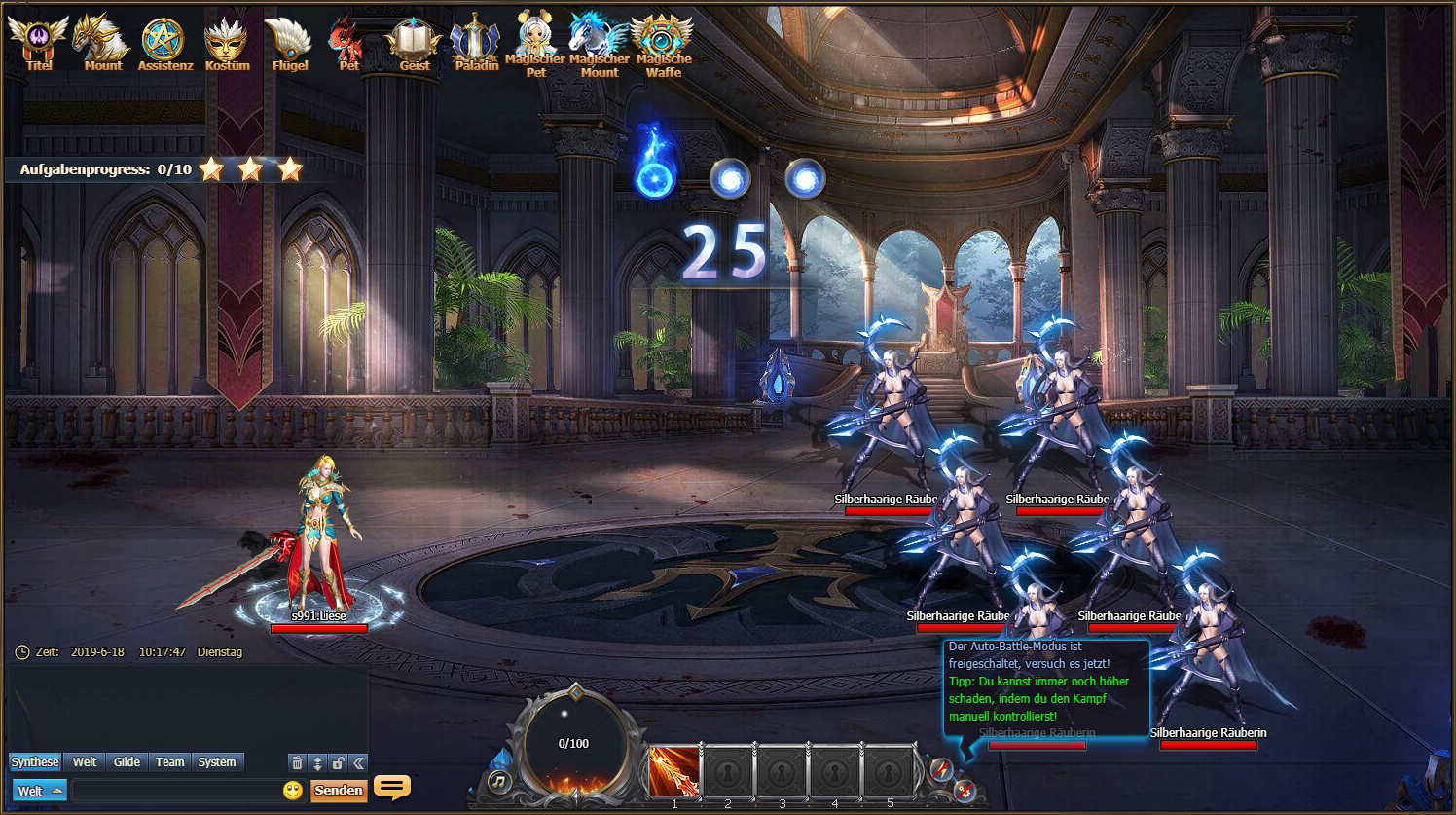Send the chat message with Senden
Screen dimensions: 1456x815
tap(339, 791)
